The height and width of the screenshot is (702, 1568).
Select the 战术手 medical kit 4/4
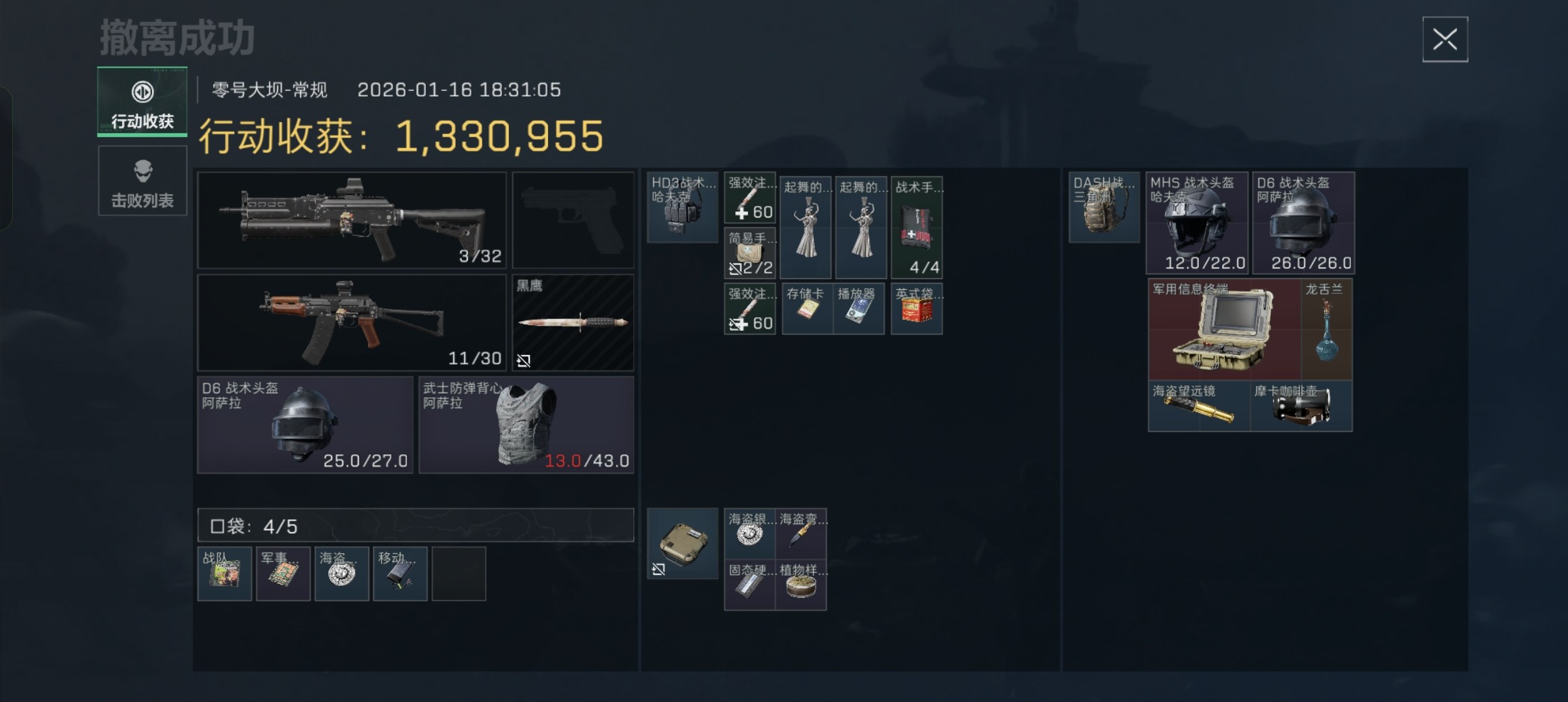coord(916,227)
